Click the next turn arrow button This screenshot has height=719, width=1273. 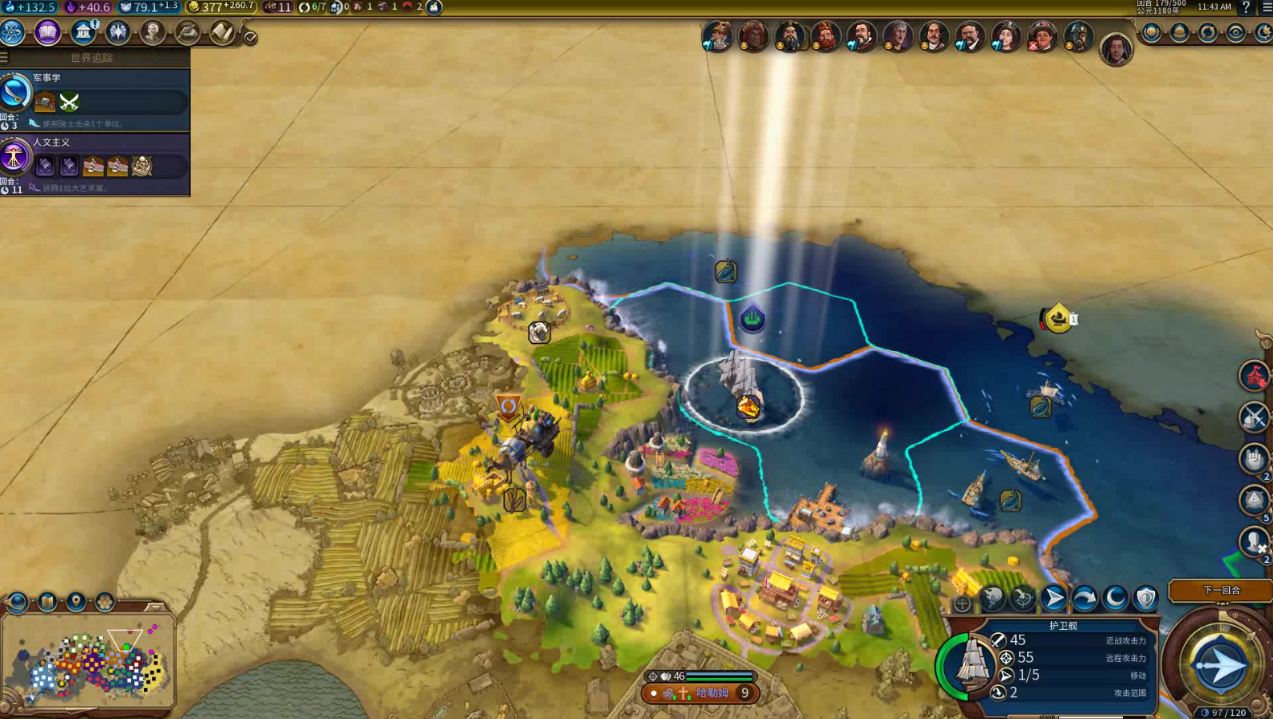1220,665
